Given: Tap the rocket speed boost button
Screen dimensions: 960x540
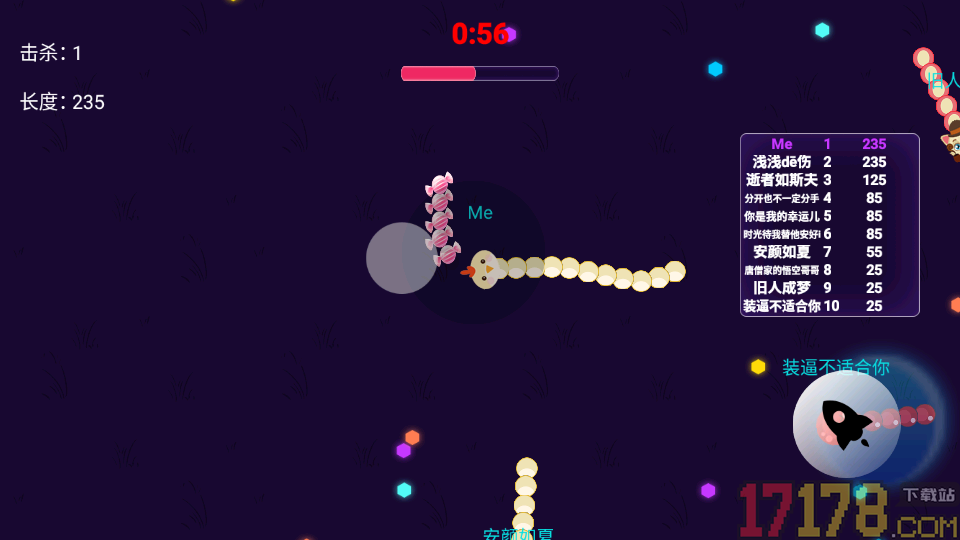Looking at the screenshot, I should pos(846,424).
